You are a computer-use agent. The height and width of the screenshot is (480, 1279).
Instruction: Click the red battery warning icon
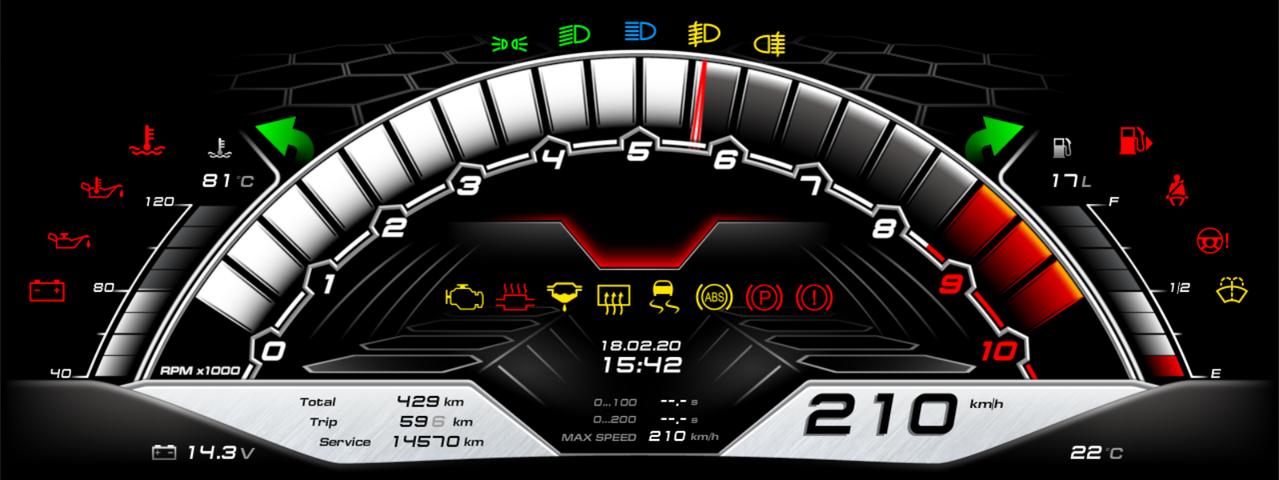tap(47, 290)
